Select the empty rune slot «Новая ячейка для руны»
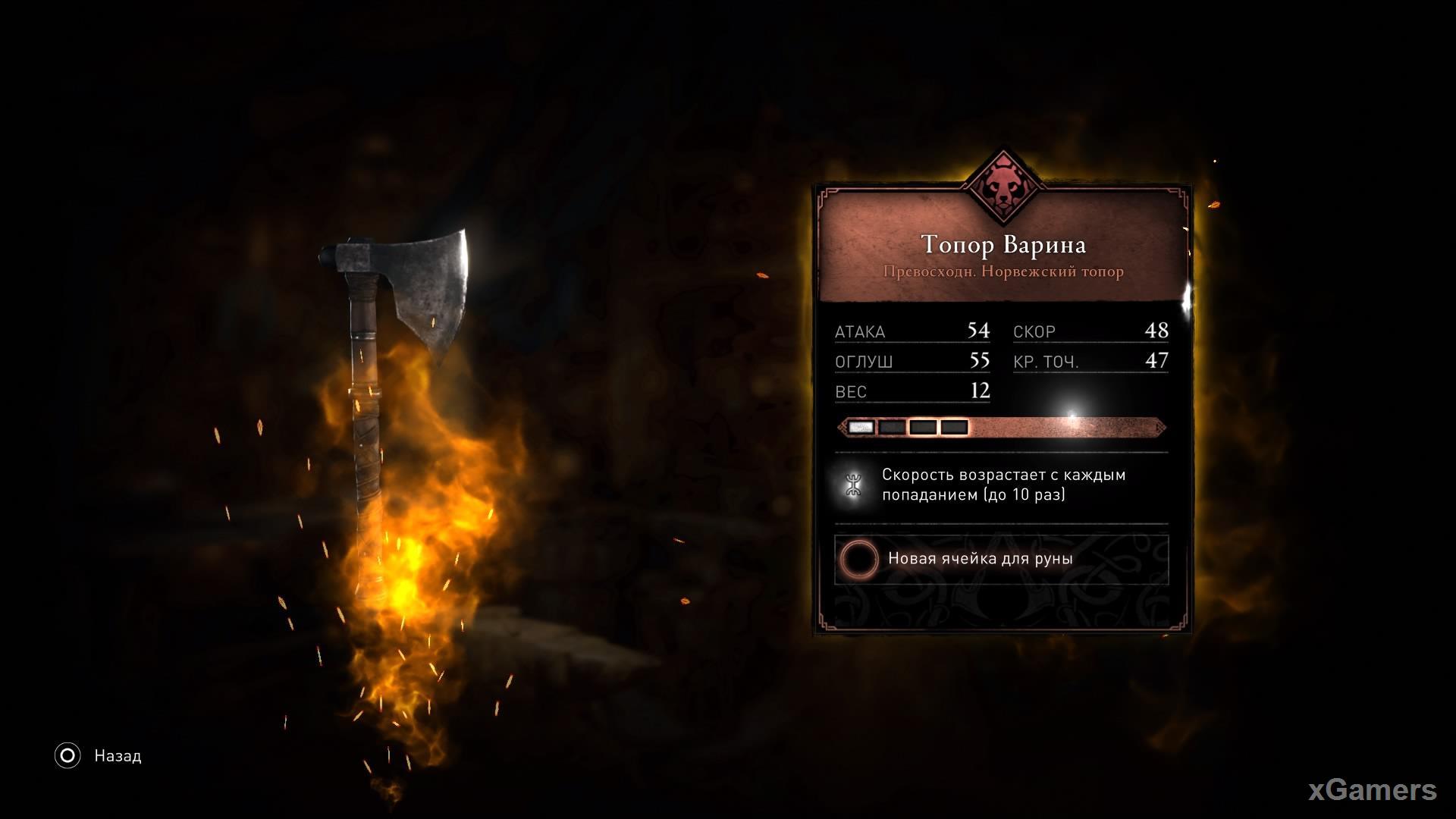This screenshot has width=1456, height=819. tap(1001, 560)
